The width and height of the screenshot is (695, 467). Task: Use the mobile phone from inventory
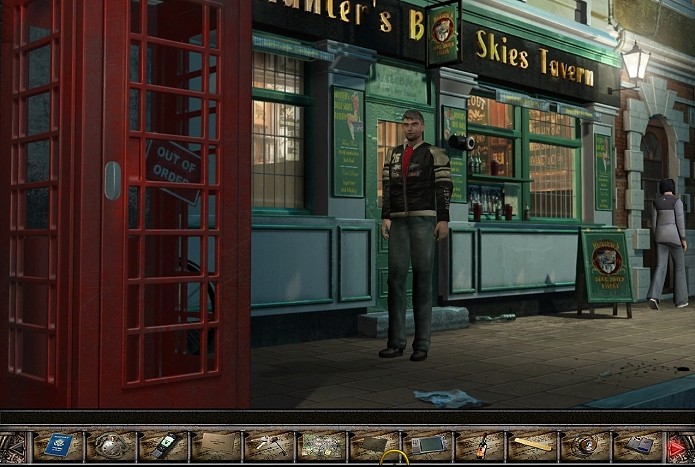tap(163, 445)
